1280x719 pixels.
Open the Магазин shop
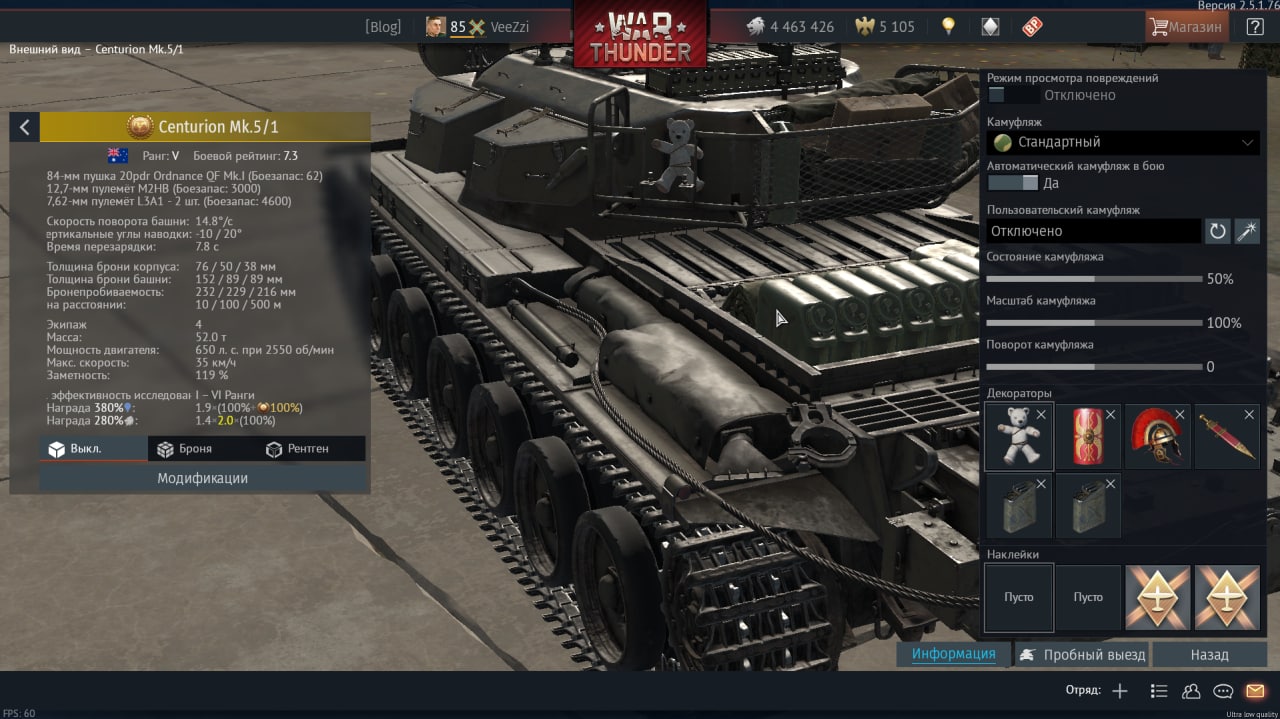1186,27
